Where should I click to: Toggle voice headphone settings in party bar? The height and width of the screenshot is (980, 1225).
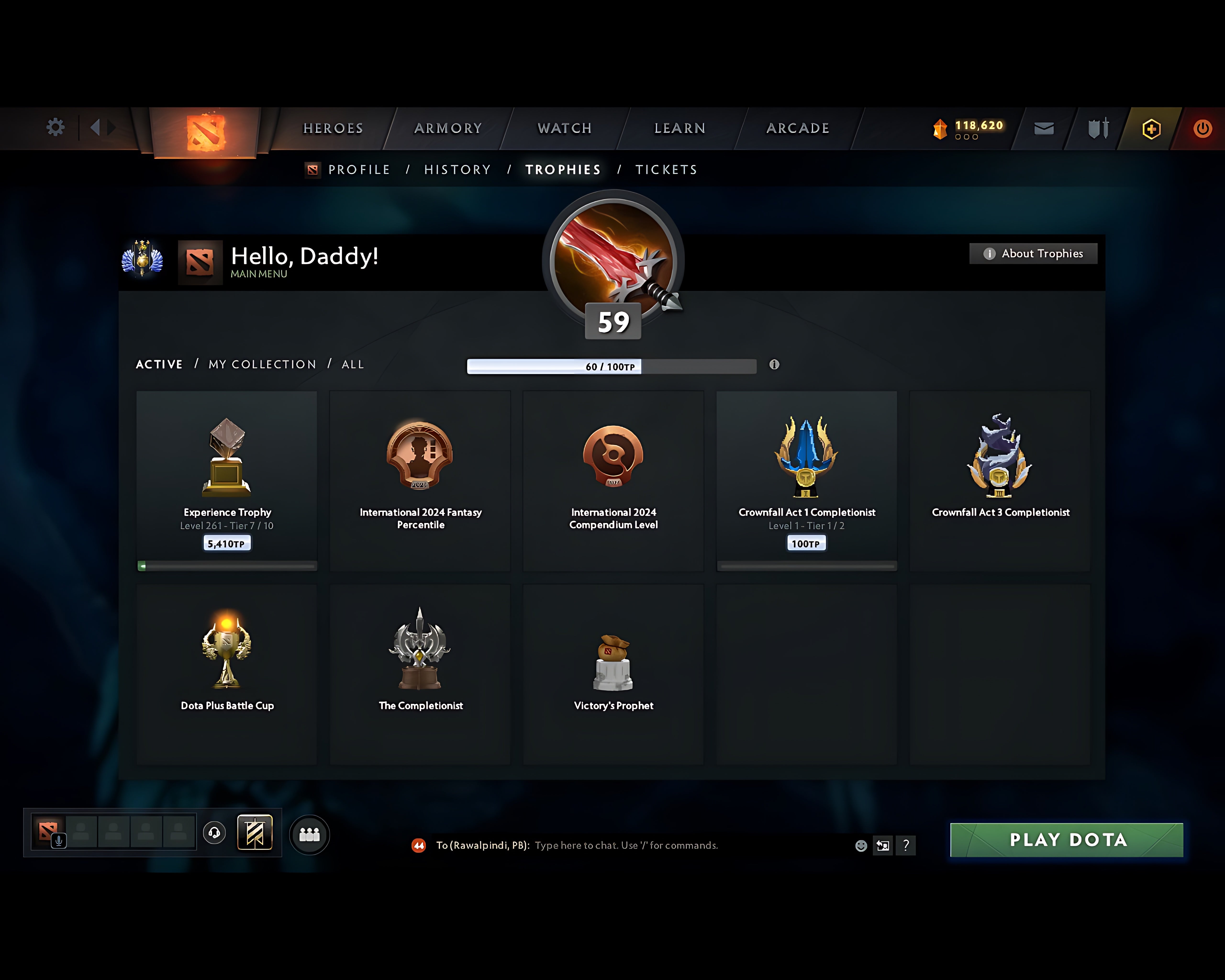click(214, 833)
